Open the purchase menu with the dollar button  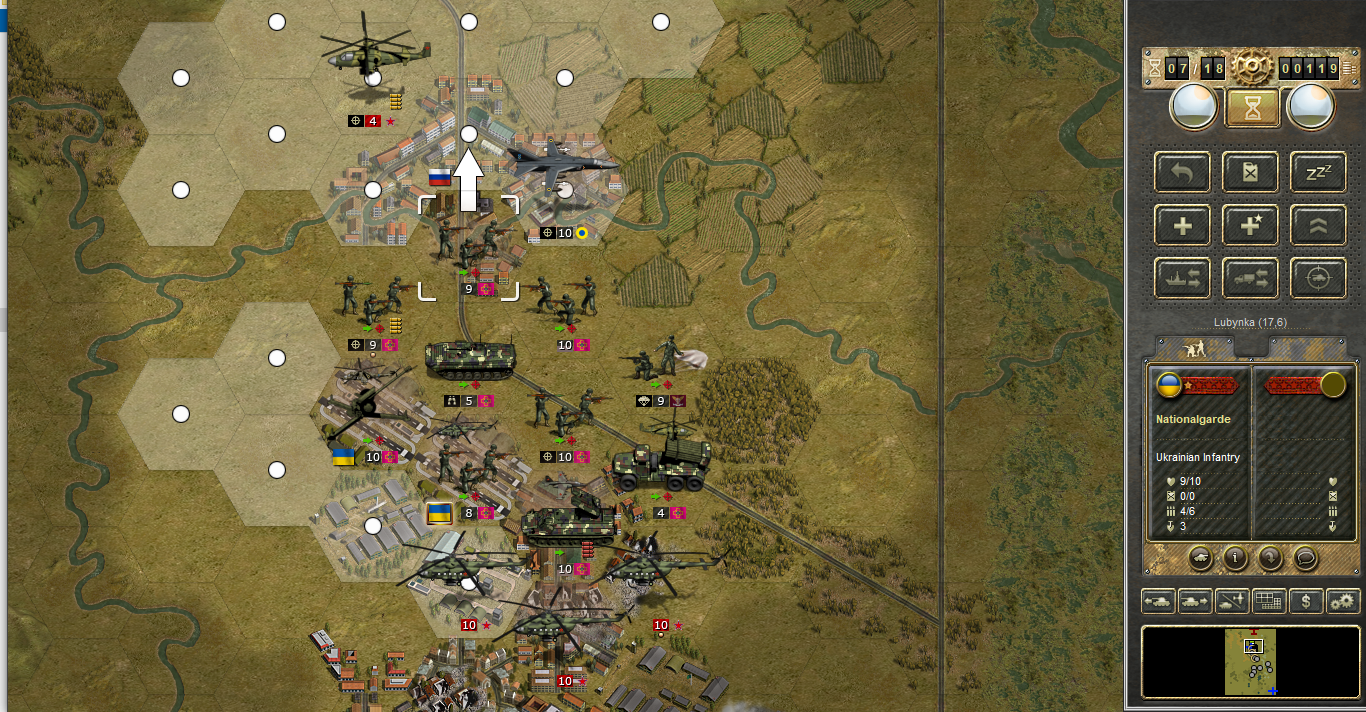point(1305,602)
